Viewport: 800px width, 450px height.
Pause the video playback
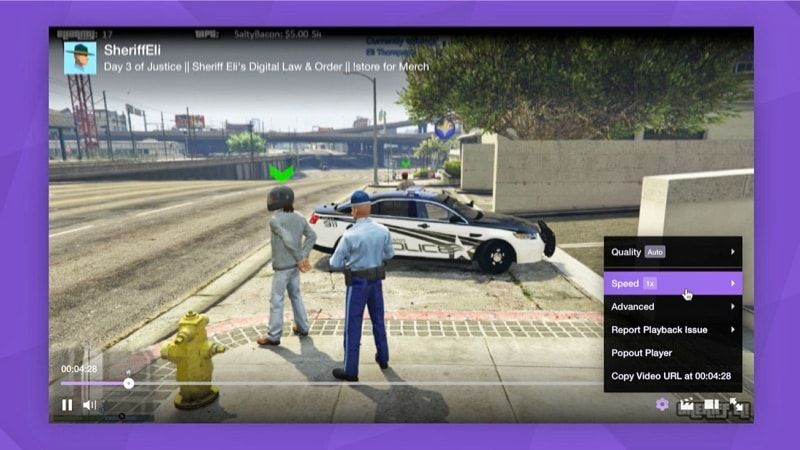pos(67,405)
